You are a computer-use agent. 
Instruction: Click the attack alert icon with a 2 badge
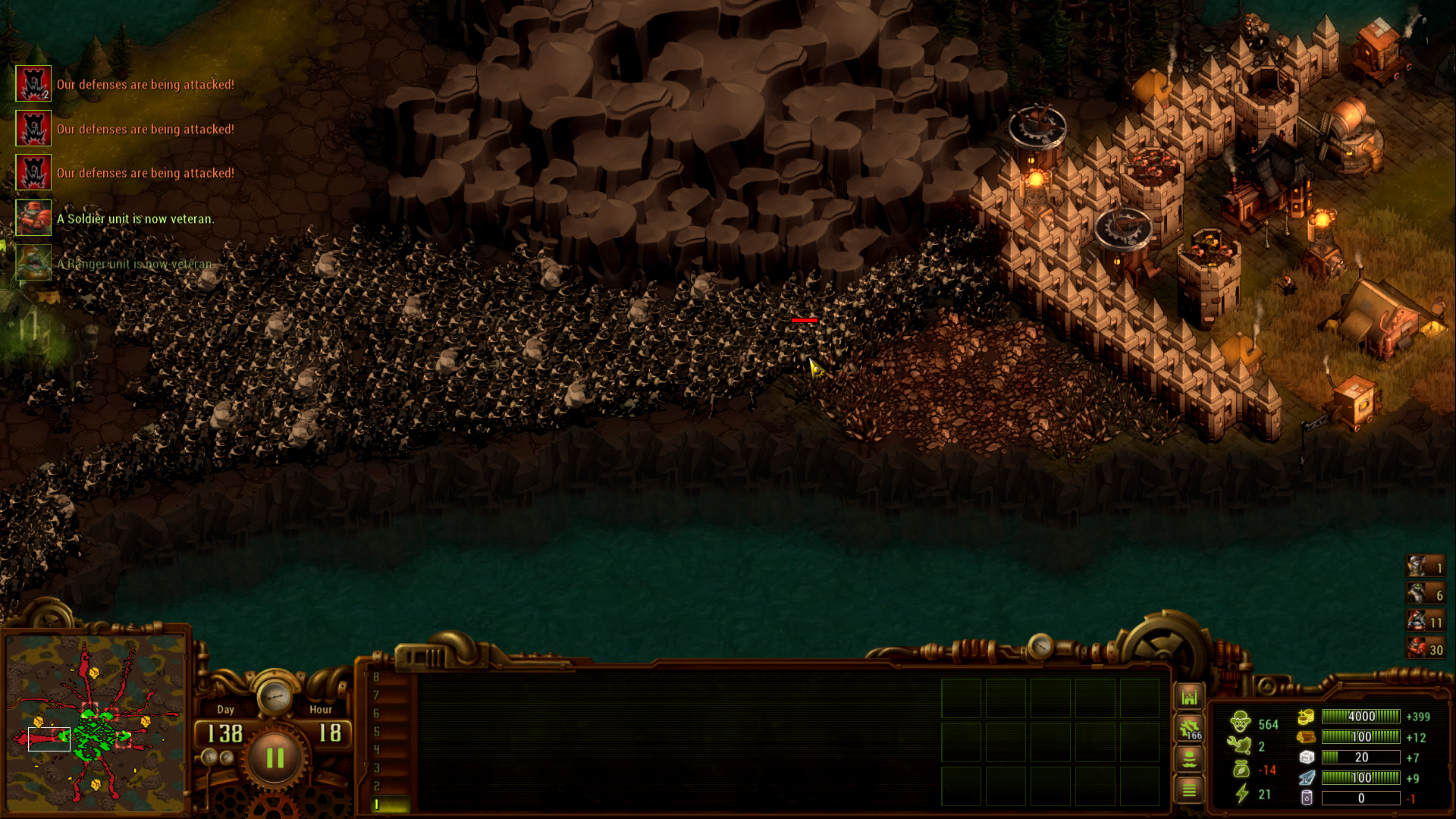[x=33, y=84]
